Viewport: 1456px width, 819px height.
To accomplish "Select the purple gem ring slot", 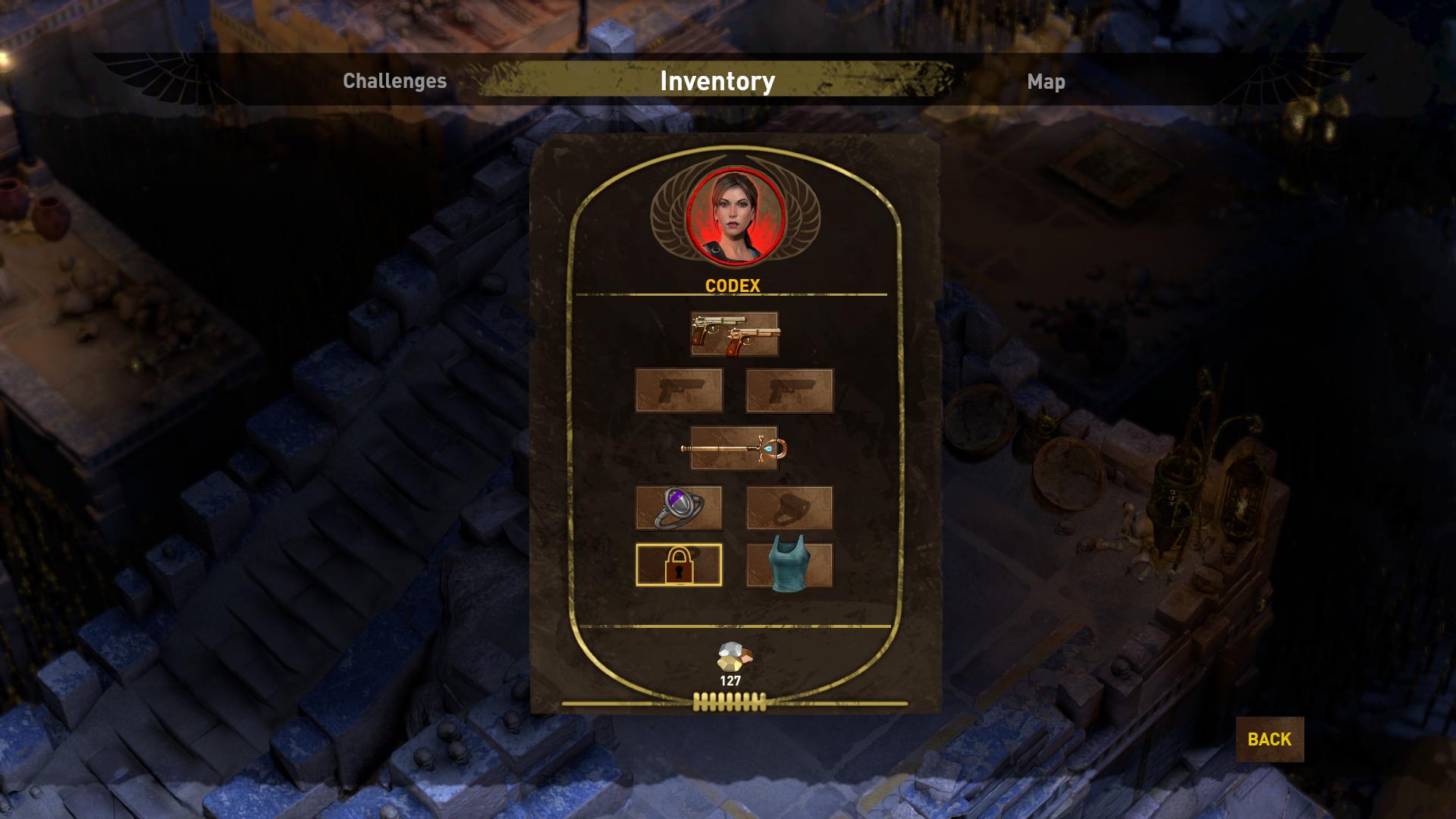I will coord(679,507).
